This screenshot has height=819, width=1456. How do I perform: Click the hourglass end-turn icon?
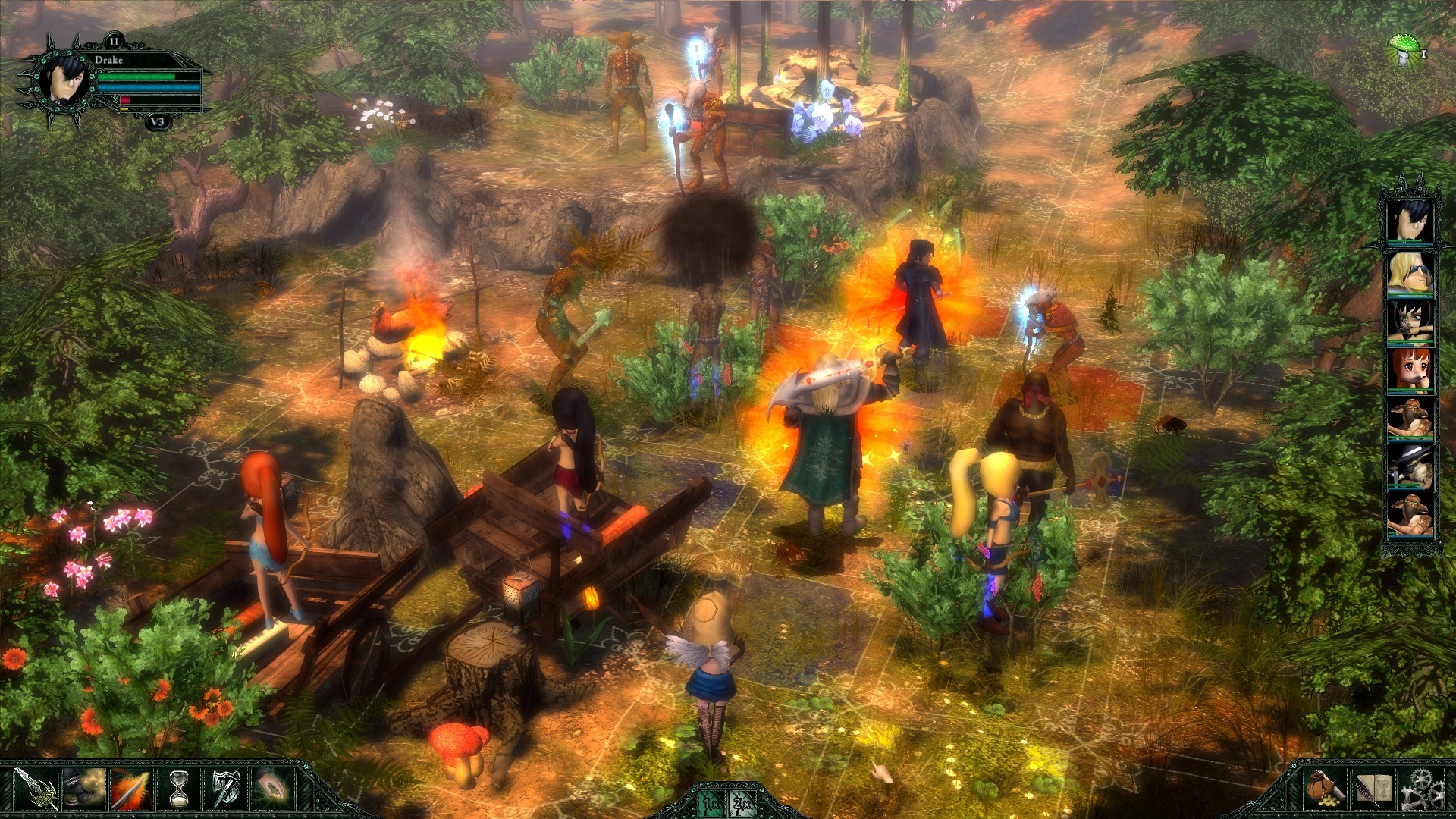pos(178,790)
